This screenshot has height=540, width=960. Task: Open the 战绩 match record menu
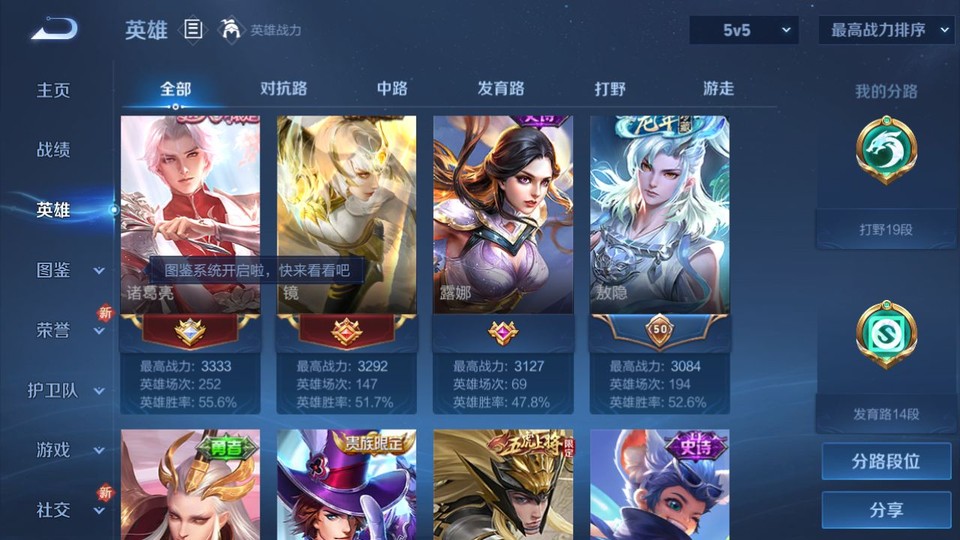tap(54, 150)
